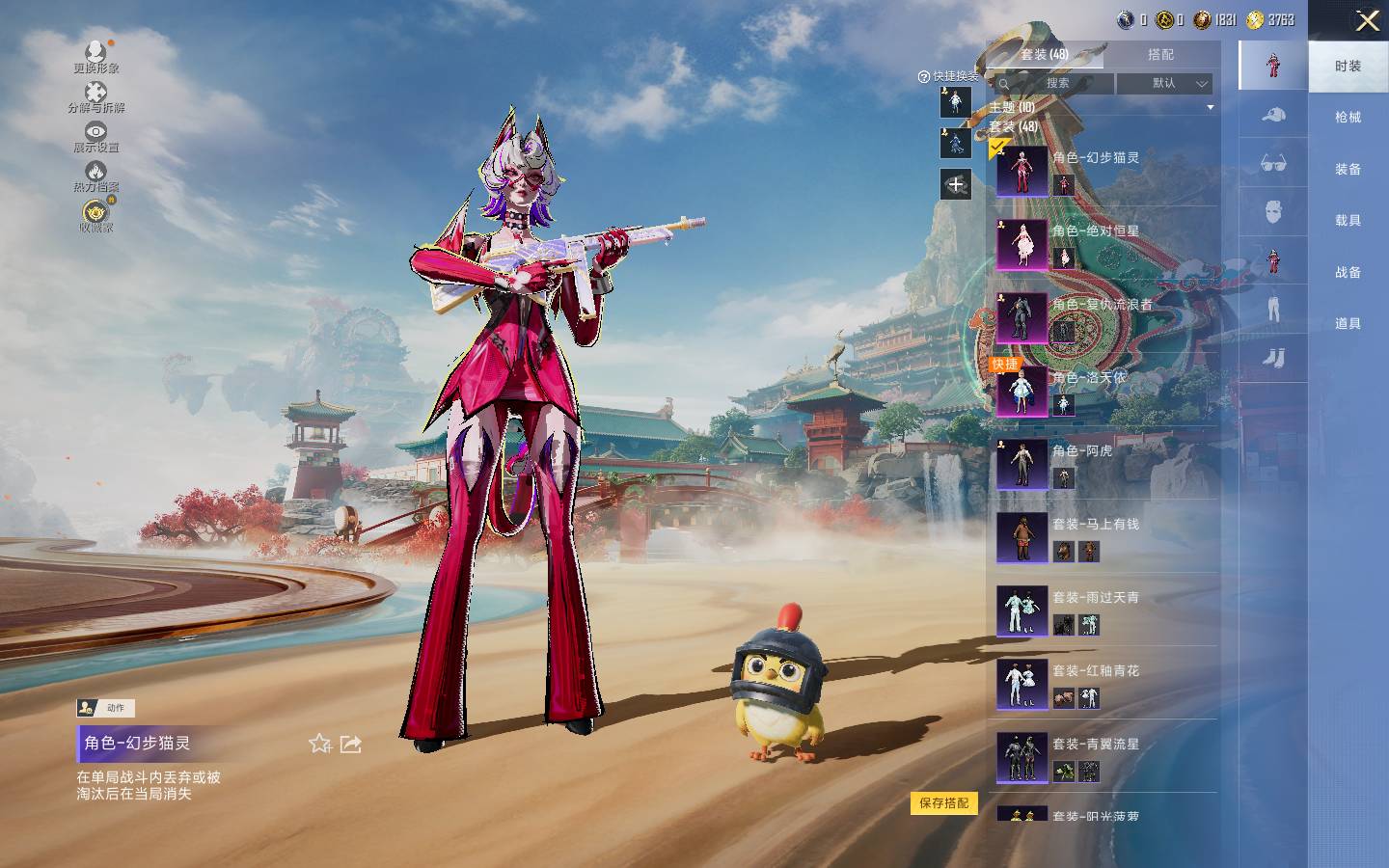Select the 载具 category tab
Viewport: 1389px width, 868px height.
pyautogui.click(x=1348, y=221)
